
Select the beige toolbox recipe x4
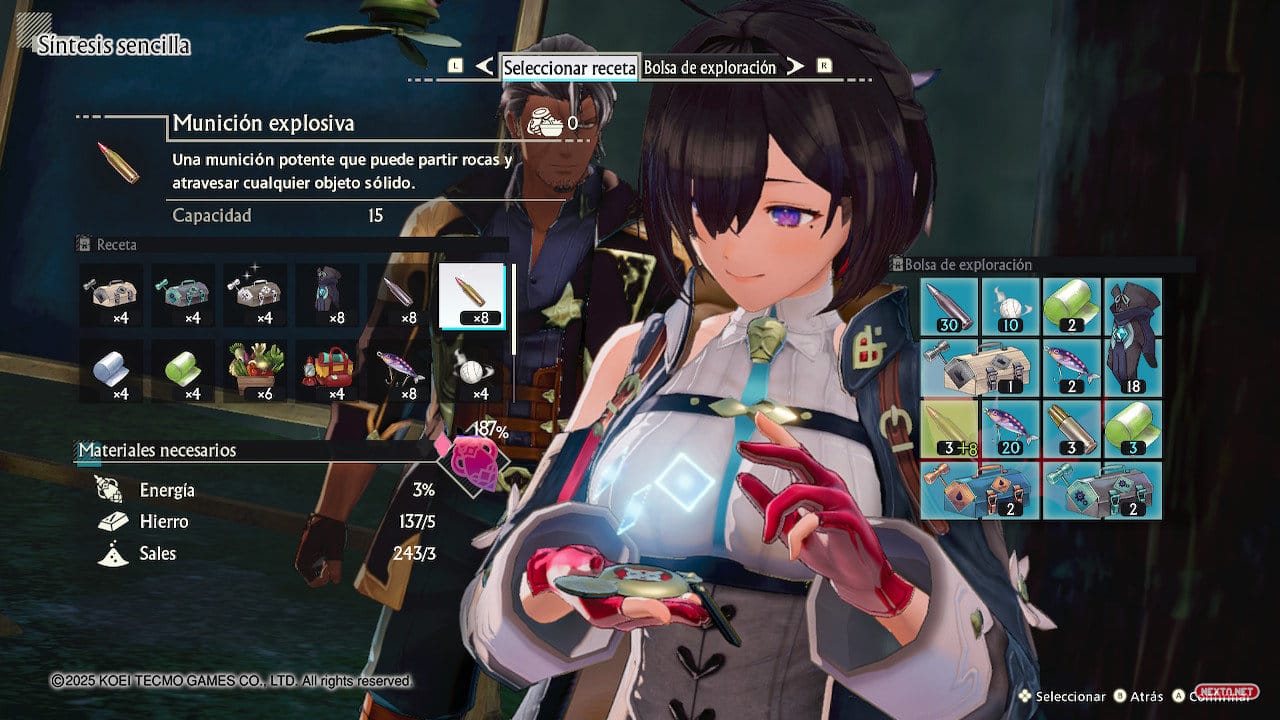pyautogui.click(x=112, y=296)
